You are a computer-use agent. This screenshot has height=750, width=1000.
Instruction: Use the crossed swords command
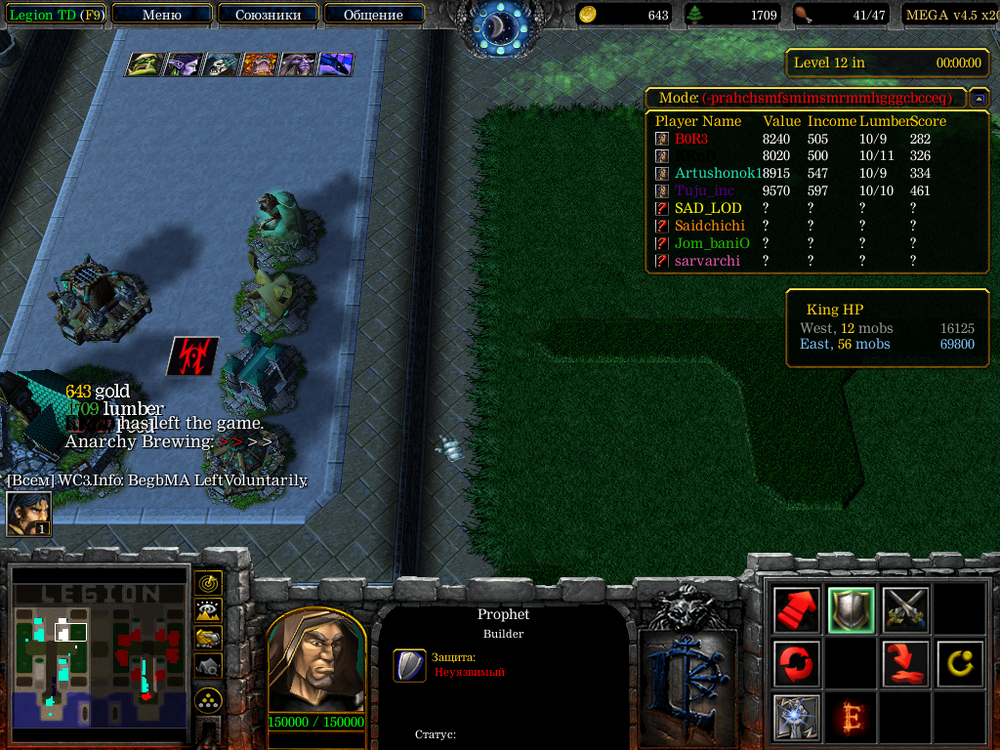point(906,609)
